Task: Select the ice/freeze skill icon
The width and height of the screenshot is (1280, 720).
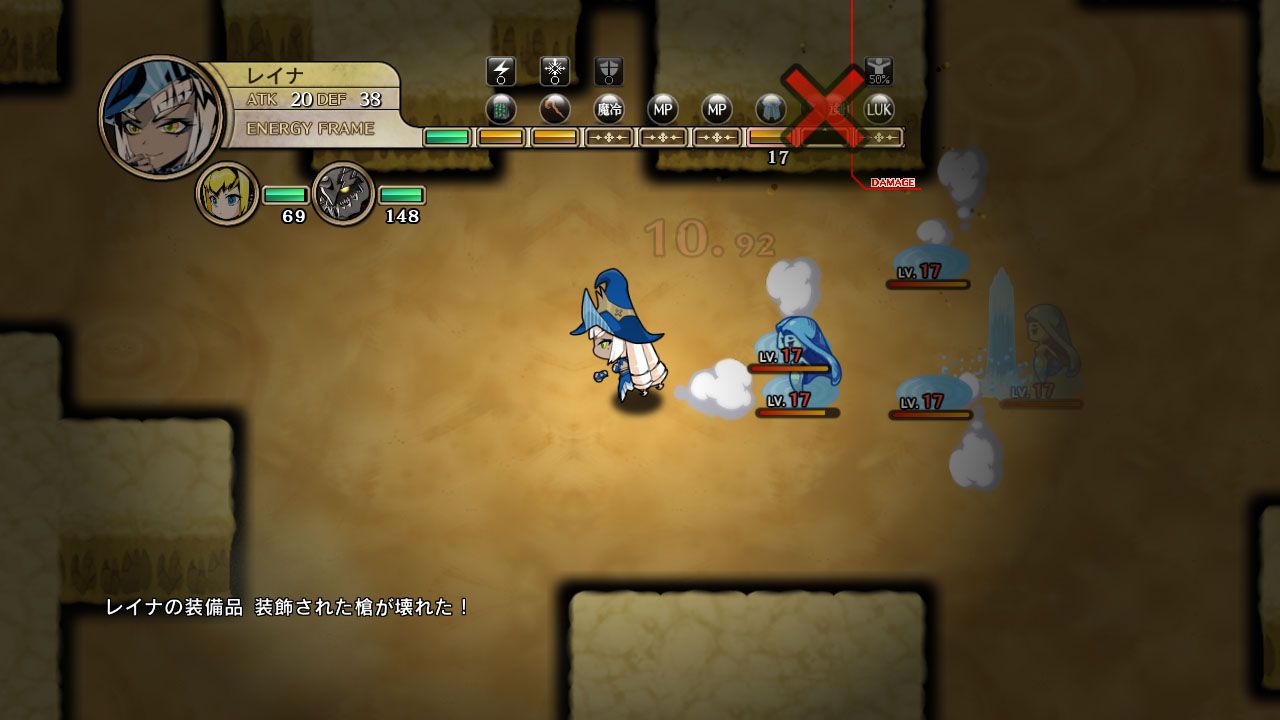Action: click(553, 70)
